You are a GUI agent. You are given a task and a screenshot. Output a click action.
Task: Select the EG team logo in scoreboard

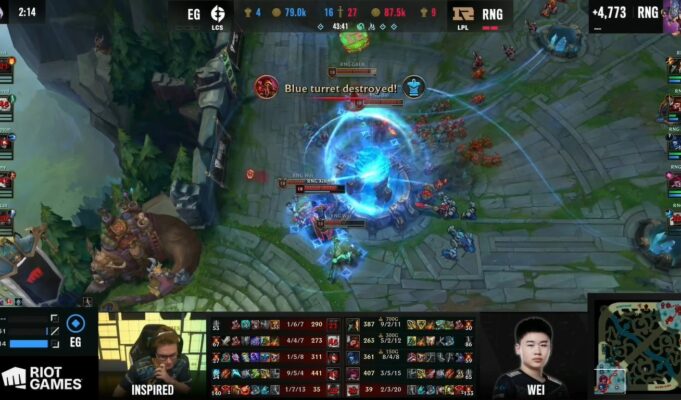pyautogui.click(x=219, y=14)
